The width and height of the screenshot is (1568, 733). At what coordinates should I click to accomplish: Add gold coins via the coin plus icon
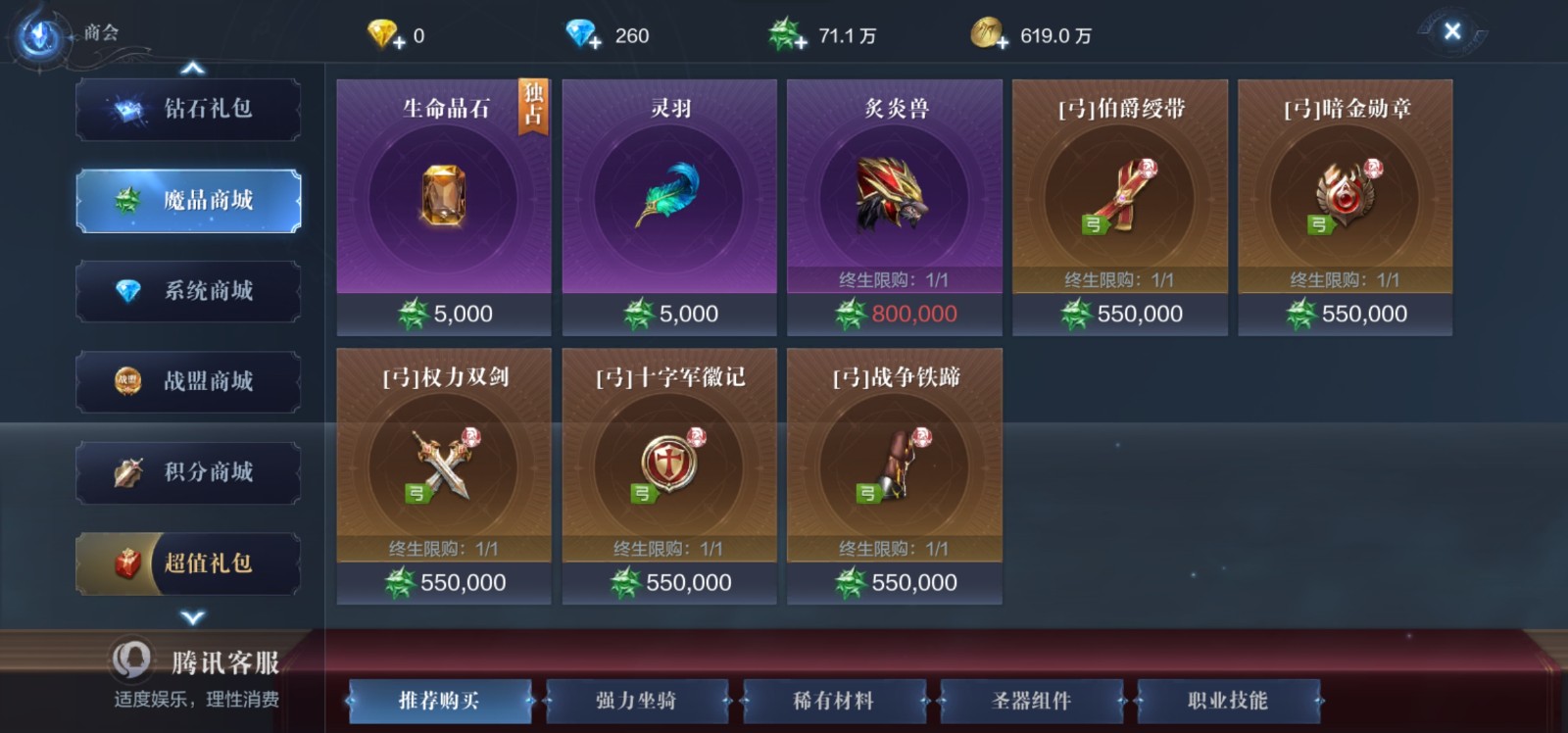(x=1002, y=37)
